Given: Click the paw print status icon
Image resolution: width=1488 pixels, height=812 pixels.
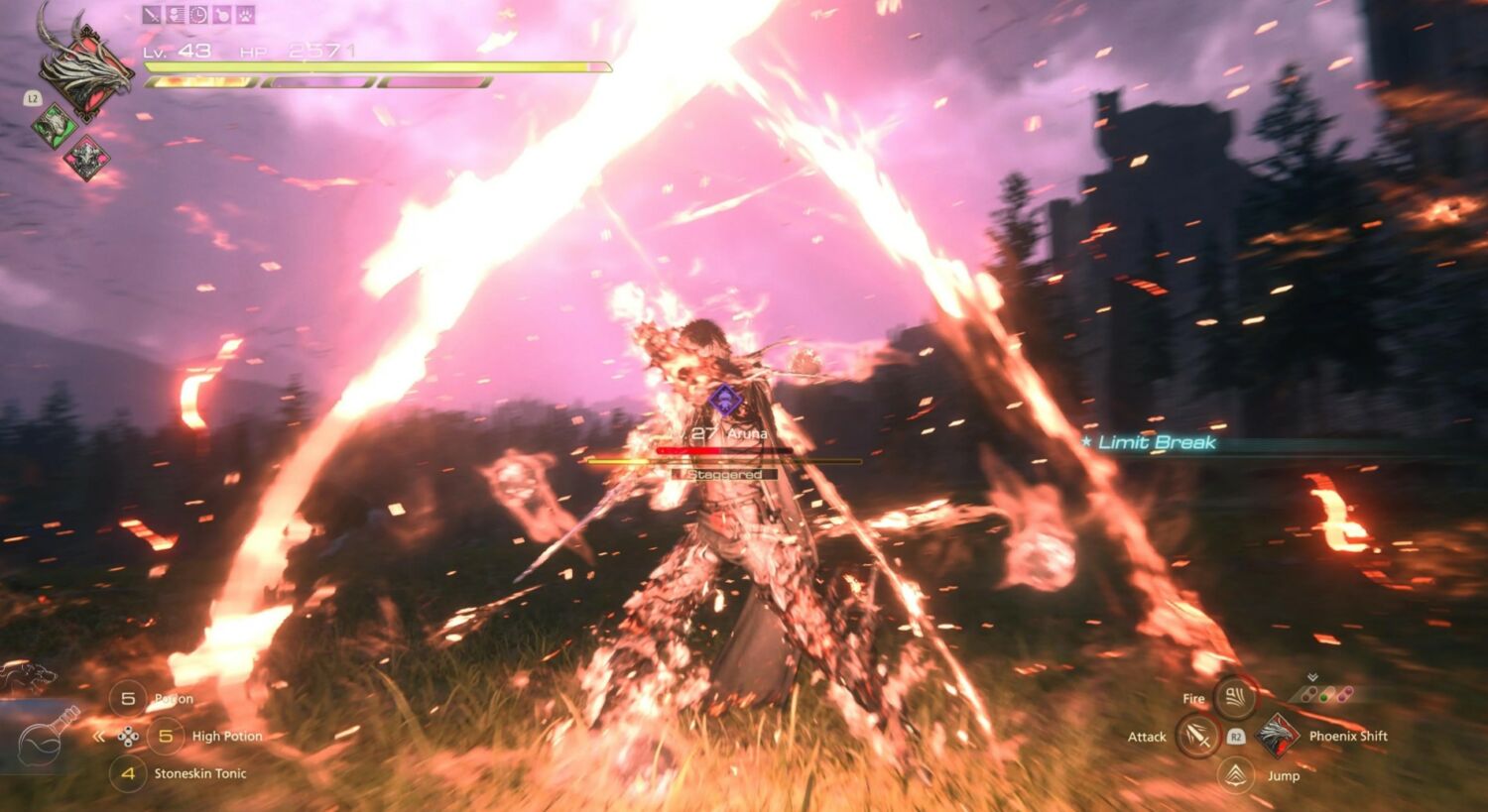Looking at the screenshot, I should [x=245, y=15].
